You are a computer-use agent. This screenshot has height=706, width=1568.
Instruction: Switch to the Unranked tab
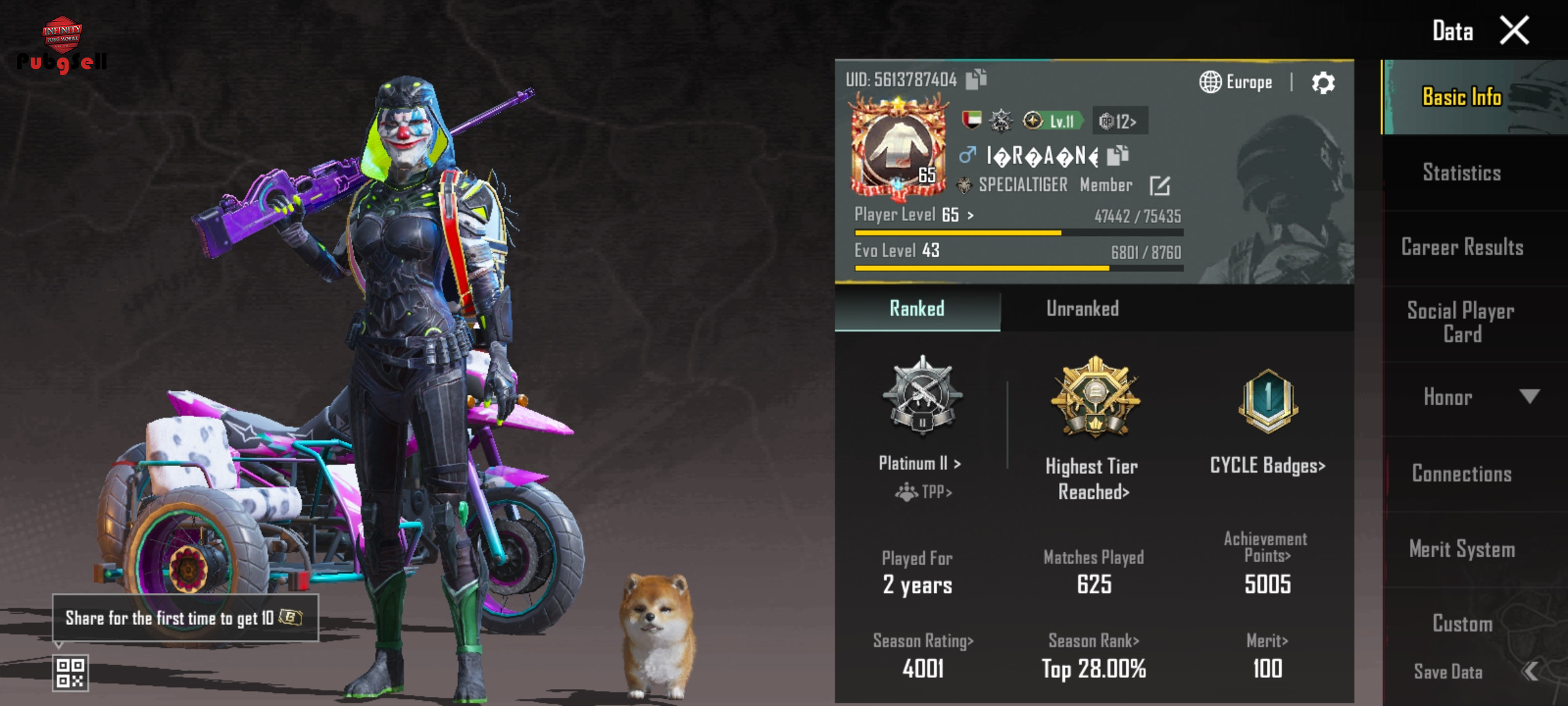tap(1082, 309)
